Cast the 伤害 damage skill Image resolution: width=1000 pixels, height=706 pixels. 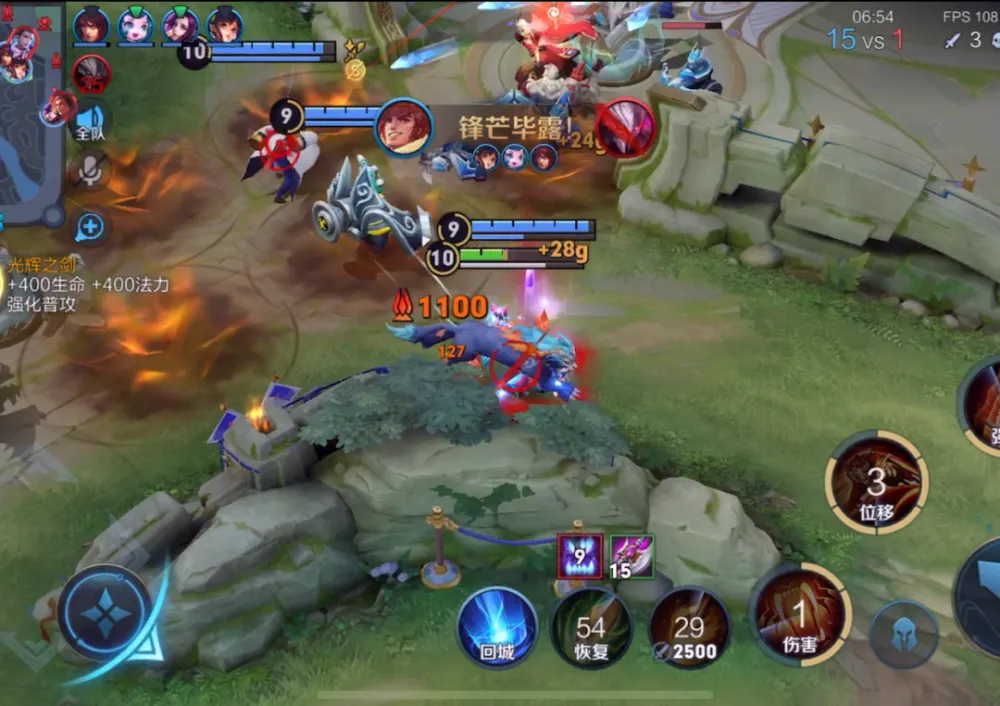click(x=799, y=615)
